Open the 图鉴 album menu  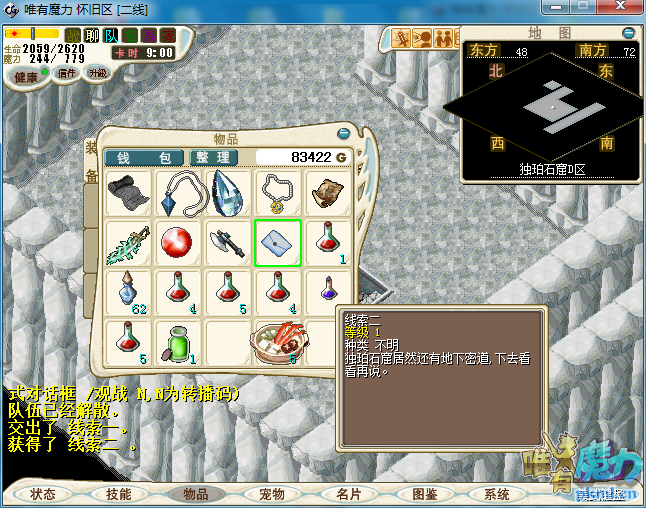(x=424, y=494)
